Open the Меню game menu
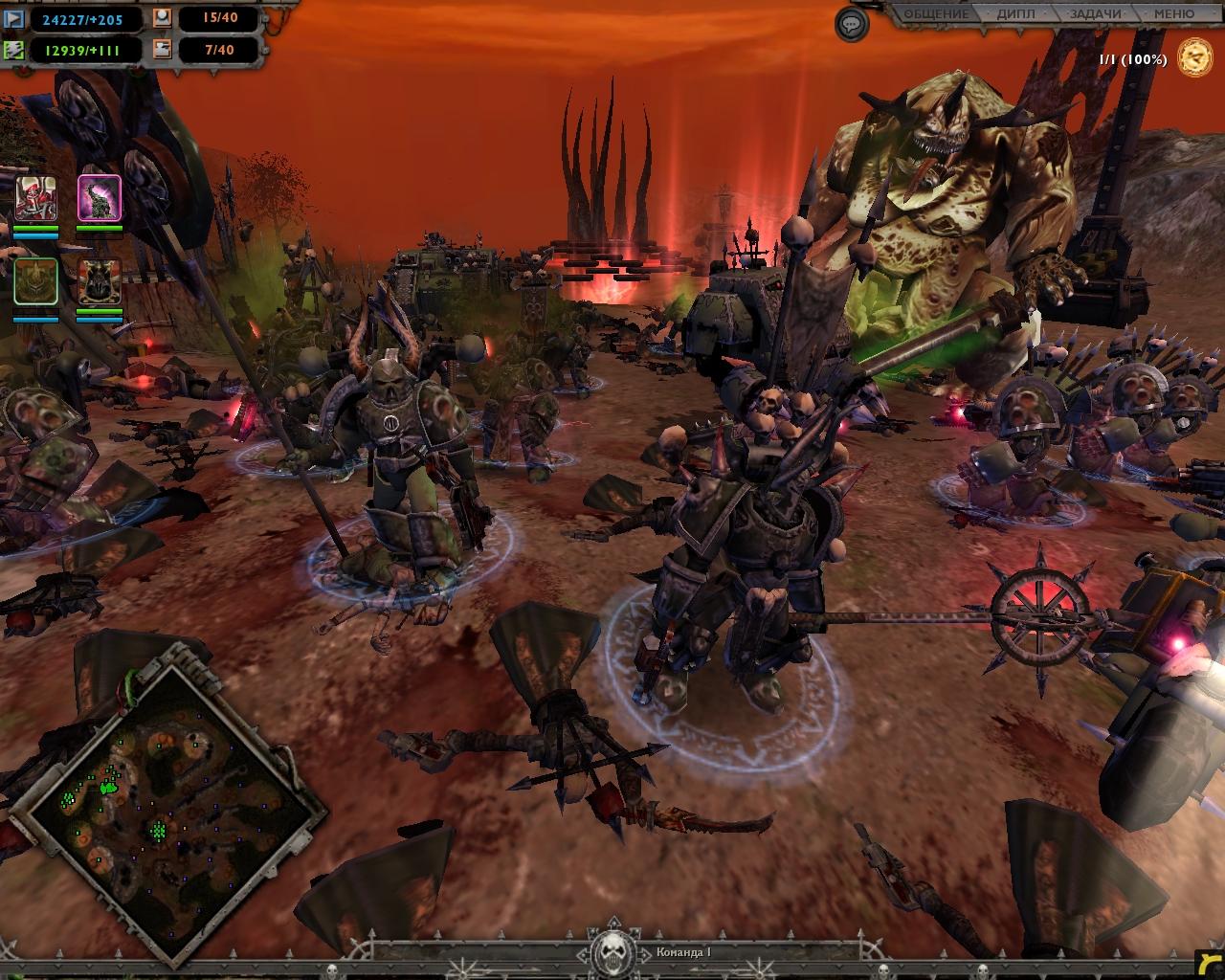The image size is (1225, 980). 1173,14
